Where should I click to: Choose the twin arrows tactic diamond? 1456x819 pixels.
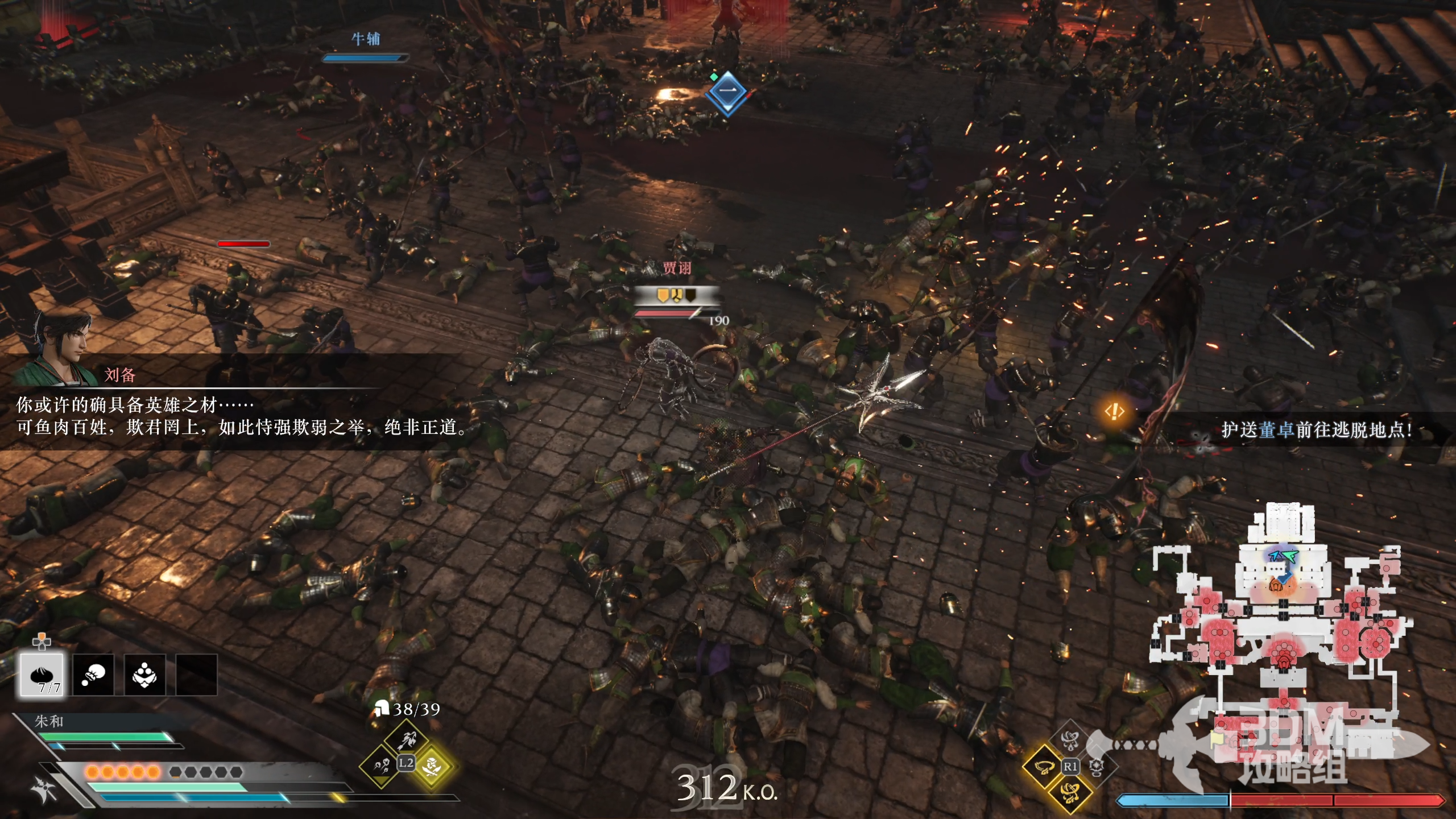click(380, 766)
